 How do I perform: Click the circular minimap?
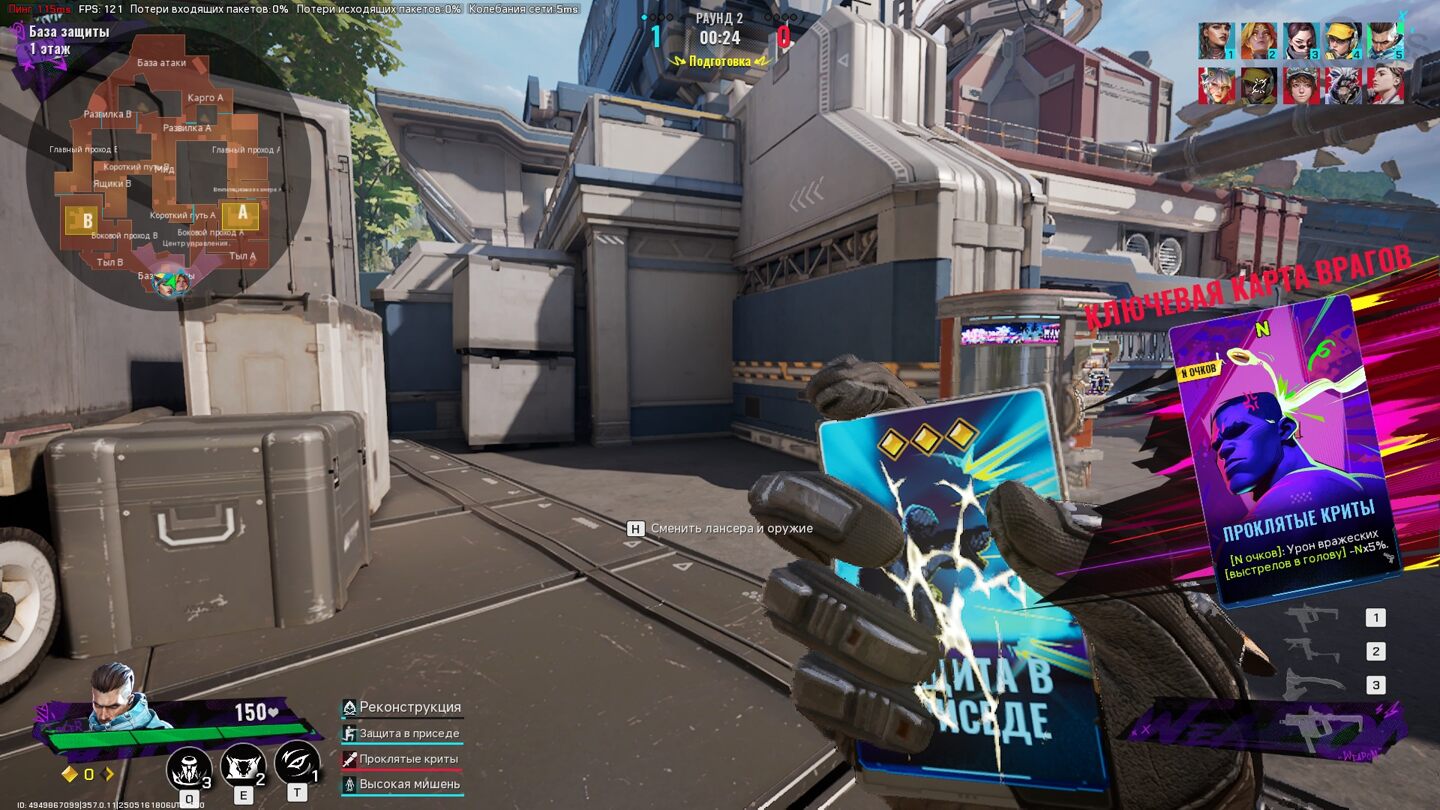tap(167, 167)
